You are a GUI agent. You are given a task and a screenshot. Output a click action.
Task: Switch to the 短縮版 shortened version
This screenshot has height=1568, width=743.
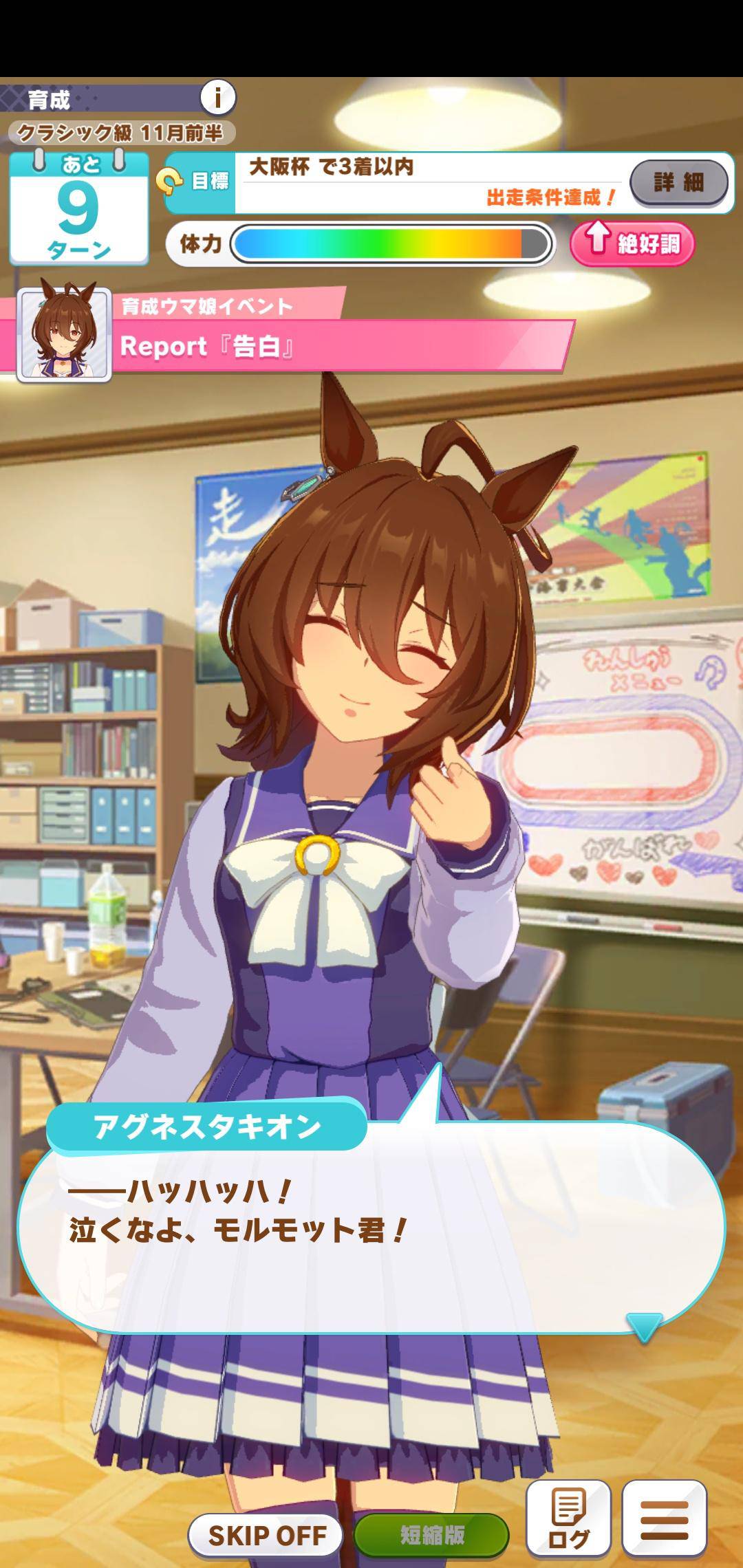[x=431, y=1534]
